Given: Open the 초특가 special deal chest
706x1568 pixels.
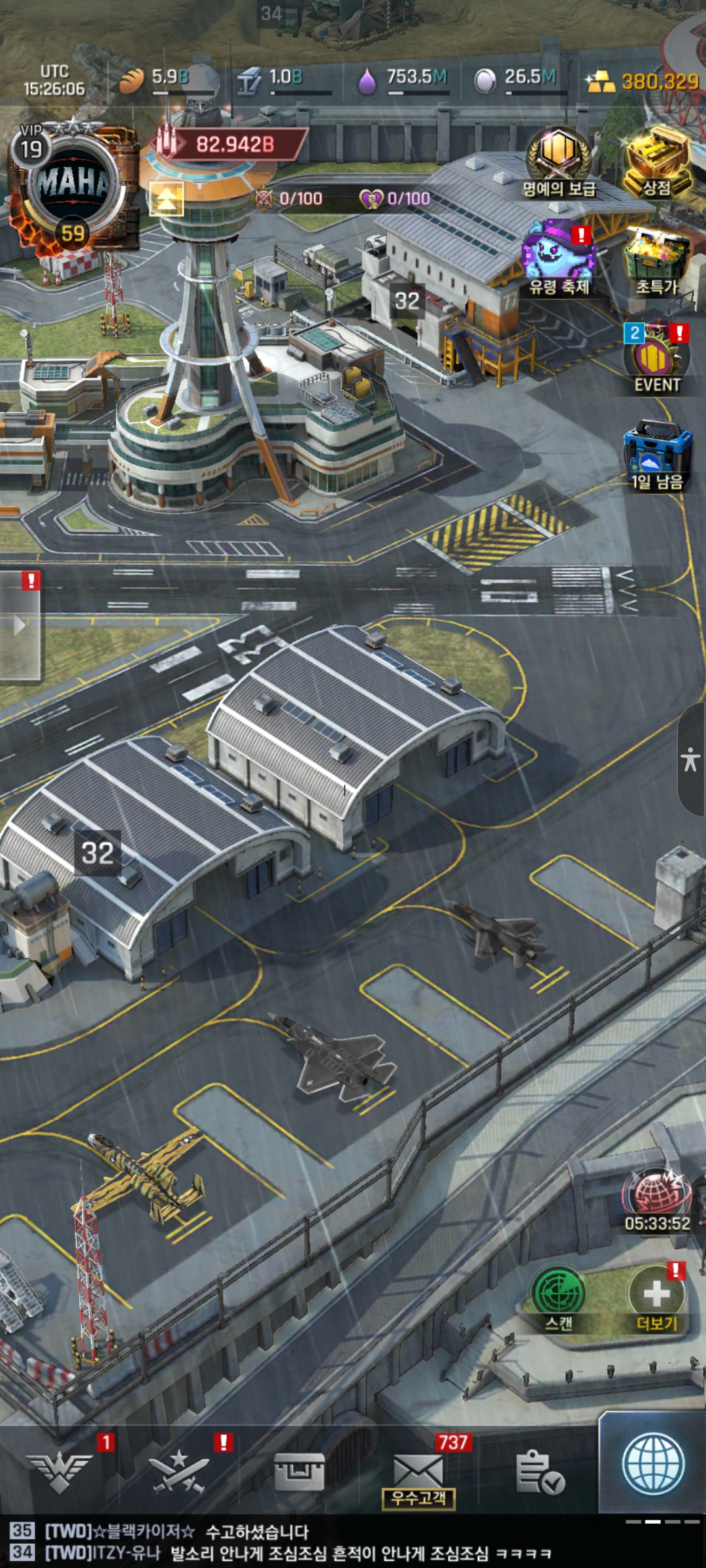Looking at the screenshot, I should point(657,261).
